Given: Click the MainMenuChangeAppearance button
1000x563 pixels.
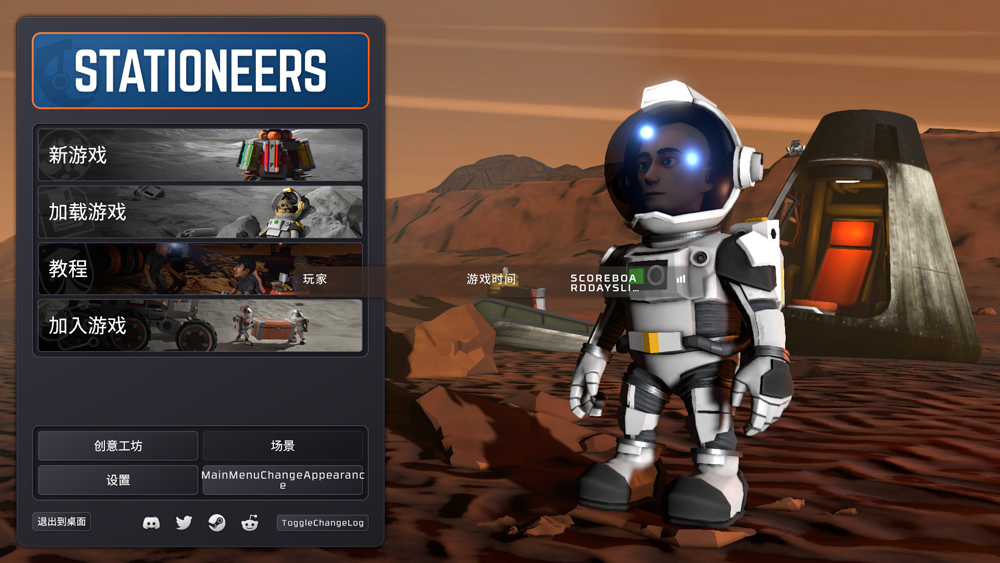Looking at the screenshot, I should (283, 480).
